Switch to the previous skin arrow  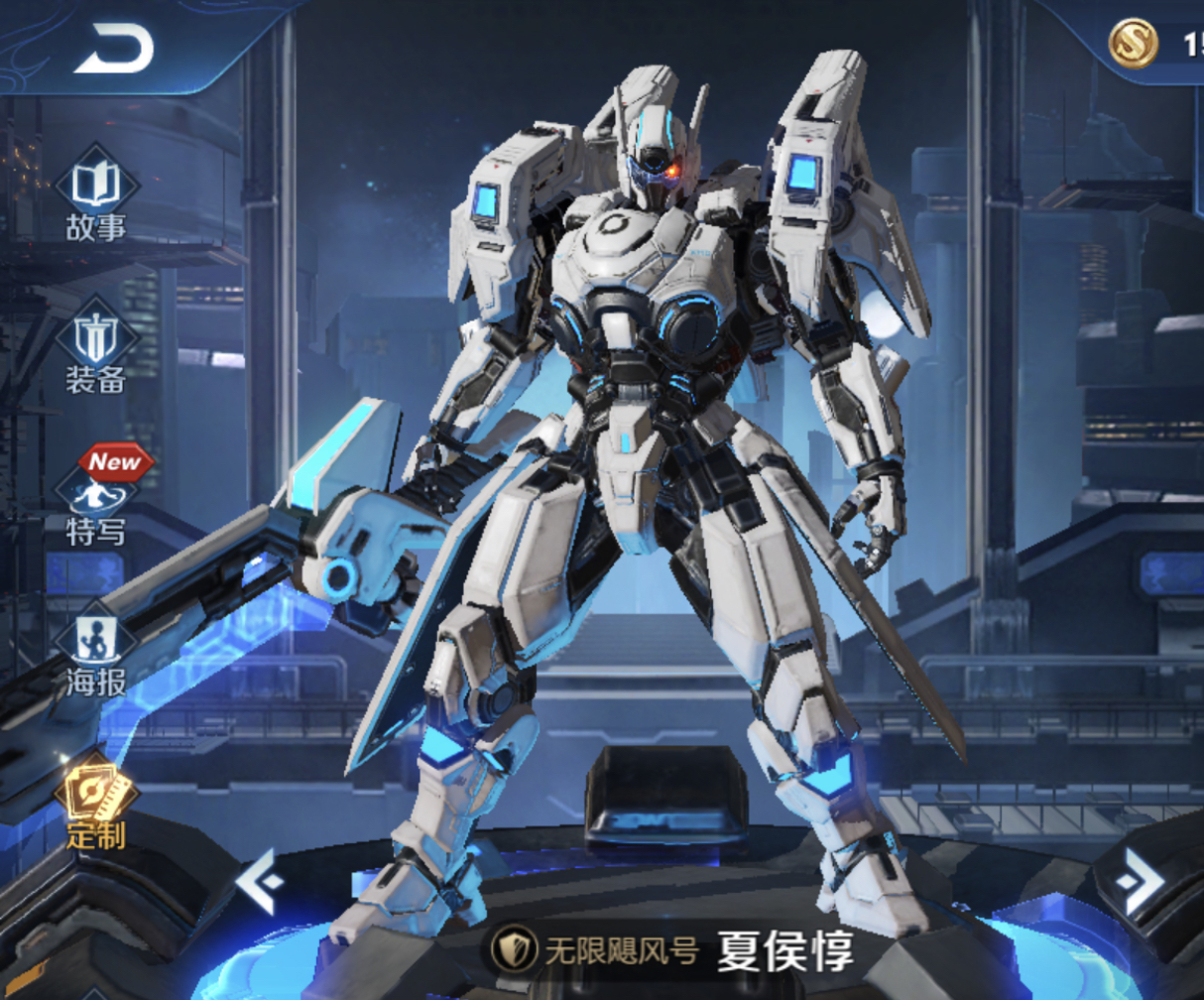[x=261, y=881]
